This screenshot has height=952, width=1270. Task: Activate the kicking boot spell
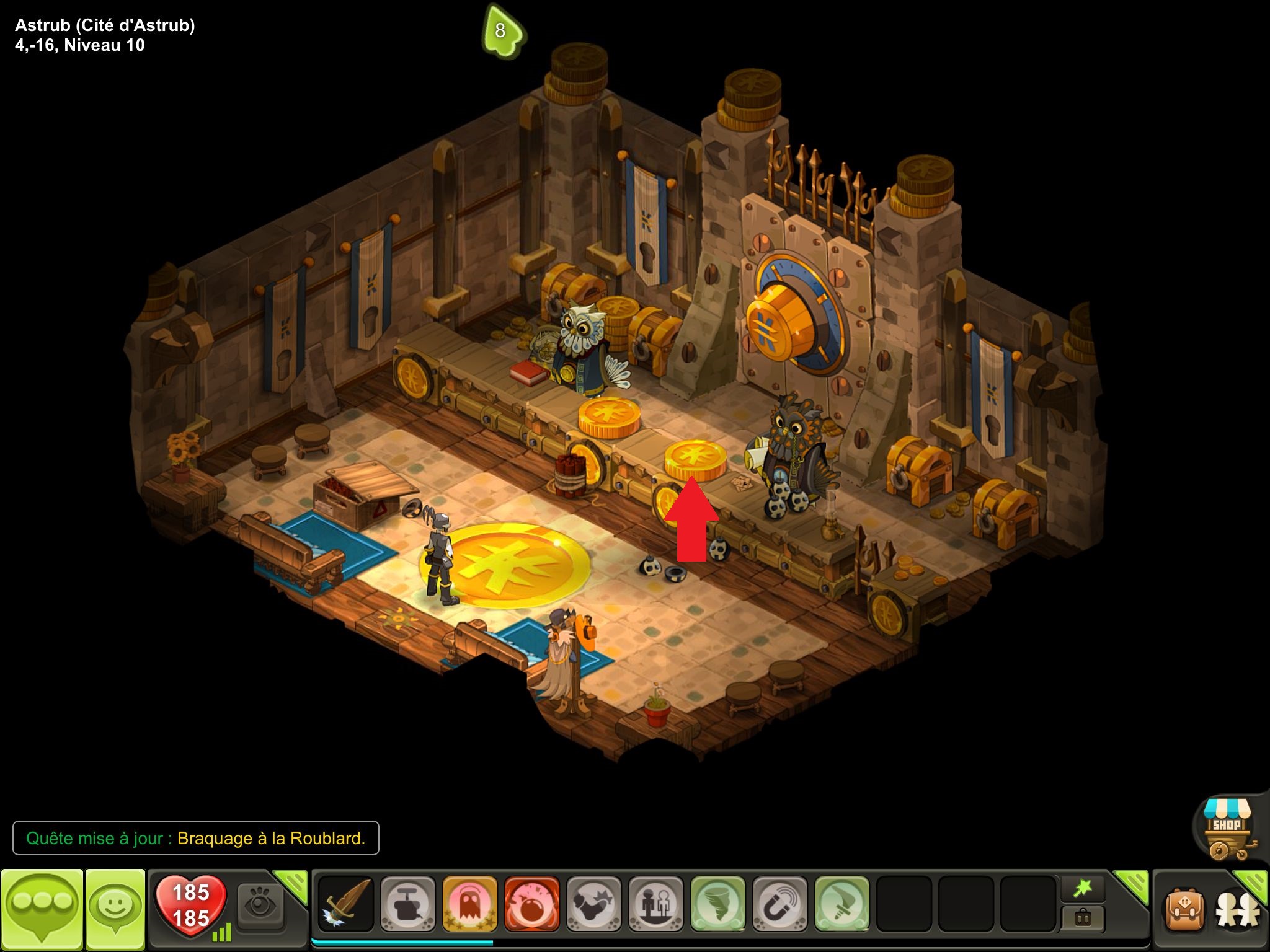(593, 904)
